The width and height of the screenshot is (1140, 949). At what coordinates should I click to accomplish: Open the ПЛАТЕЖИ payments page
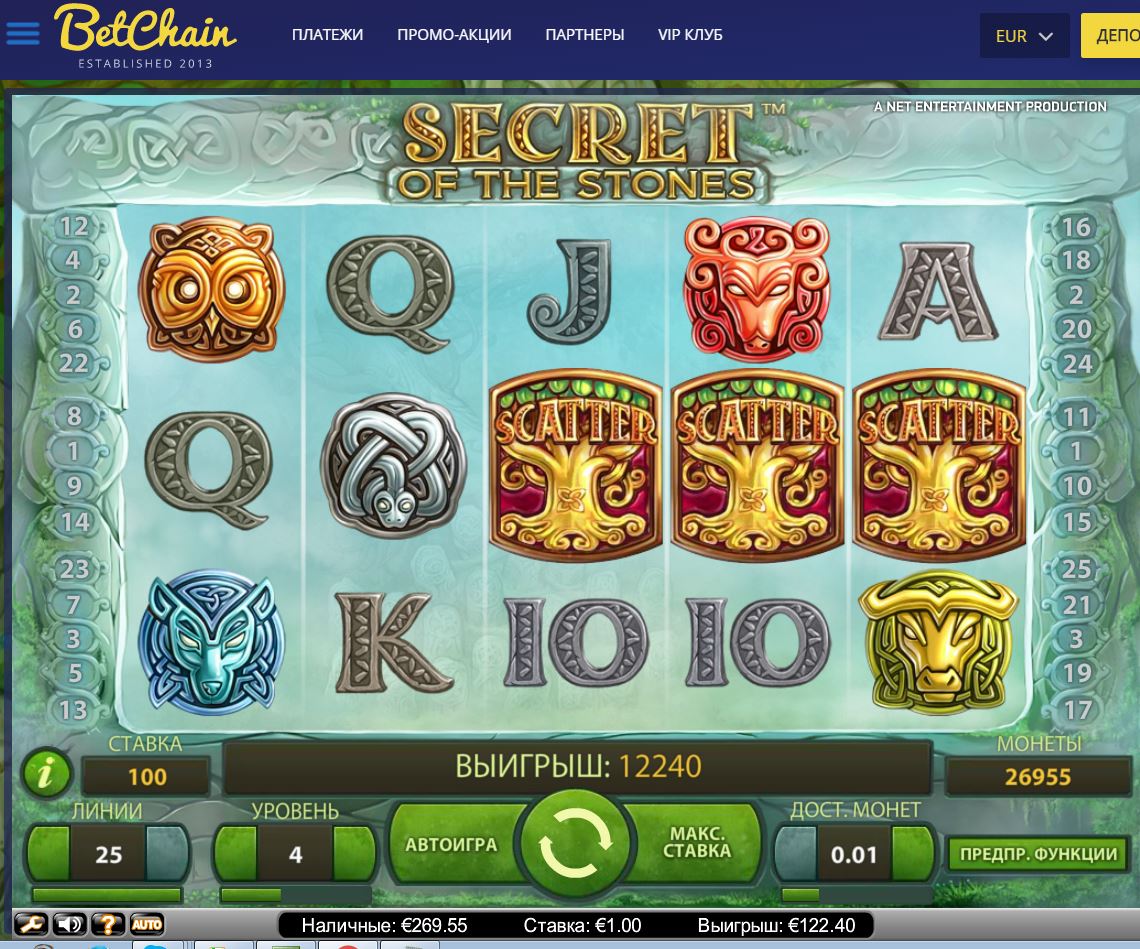click(x=327, y=35)
